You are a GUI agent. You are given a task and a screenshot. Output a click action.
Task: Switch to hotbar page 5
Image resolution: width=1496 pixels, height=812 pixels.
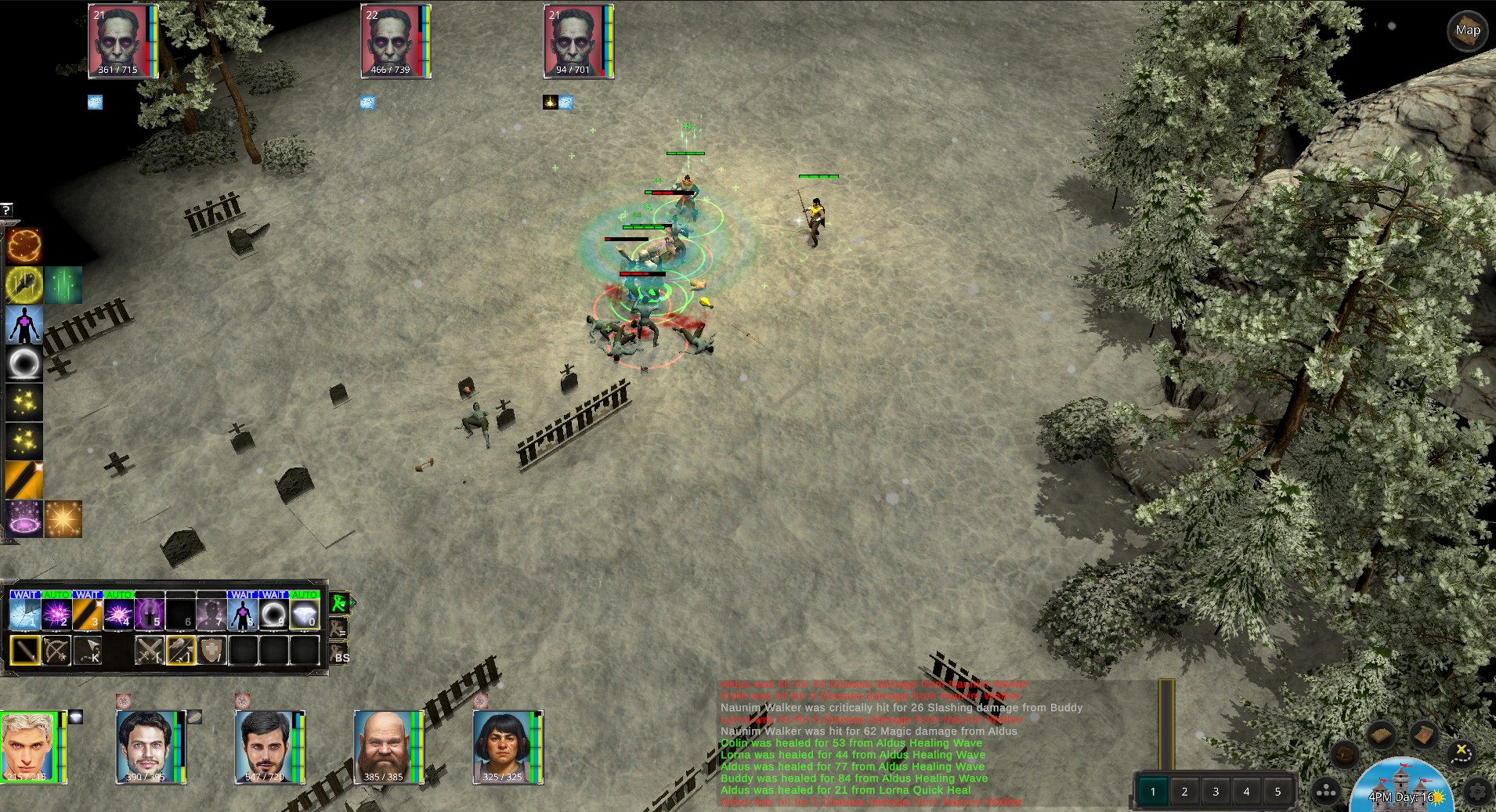(1277, 792)
